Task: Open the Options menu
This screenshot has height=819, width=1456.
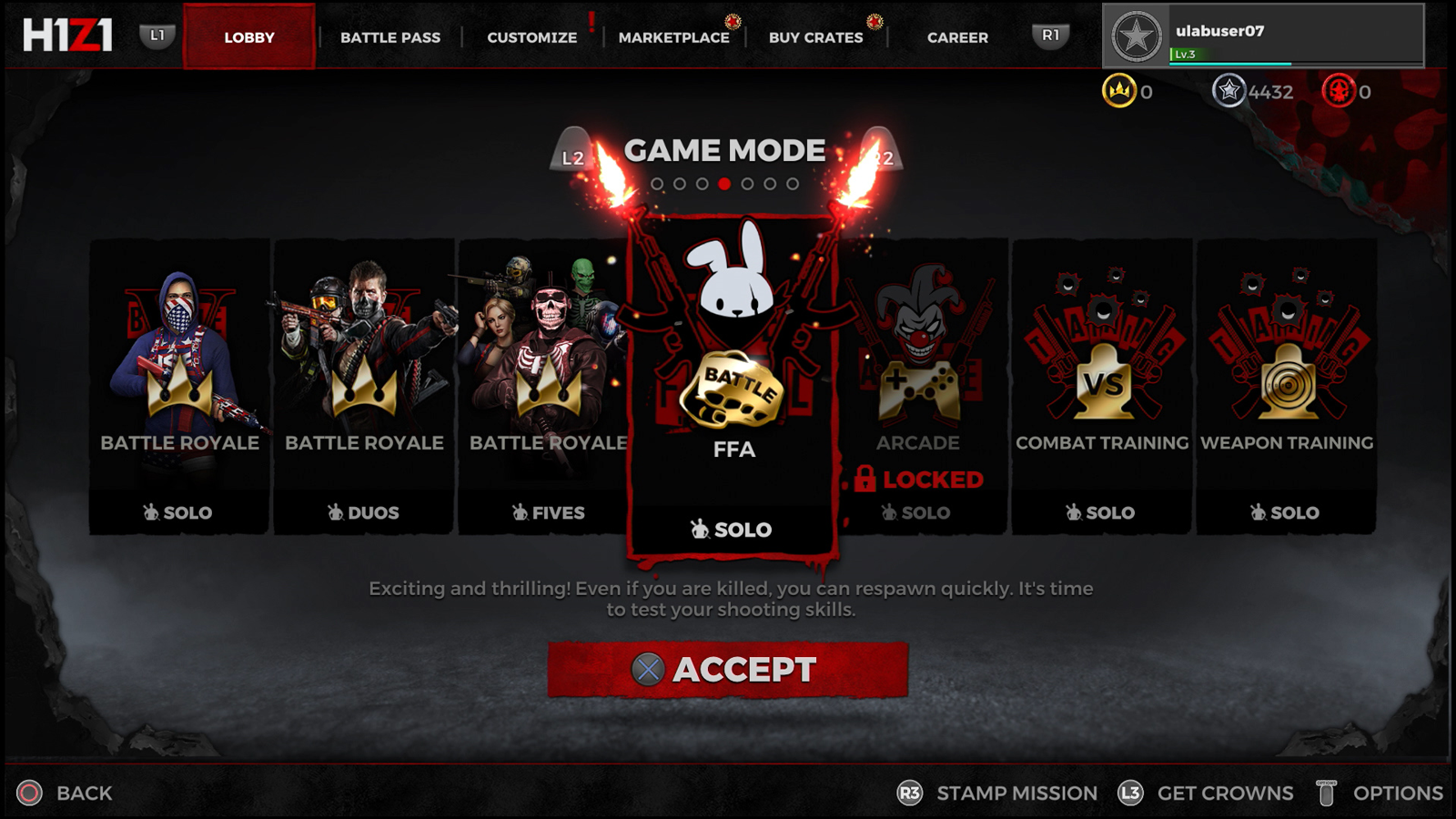Action: click(x=1381, y=794)
